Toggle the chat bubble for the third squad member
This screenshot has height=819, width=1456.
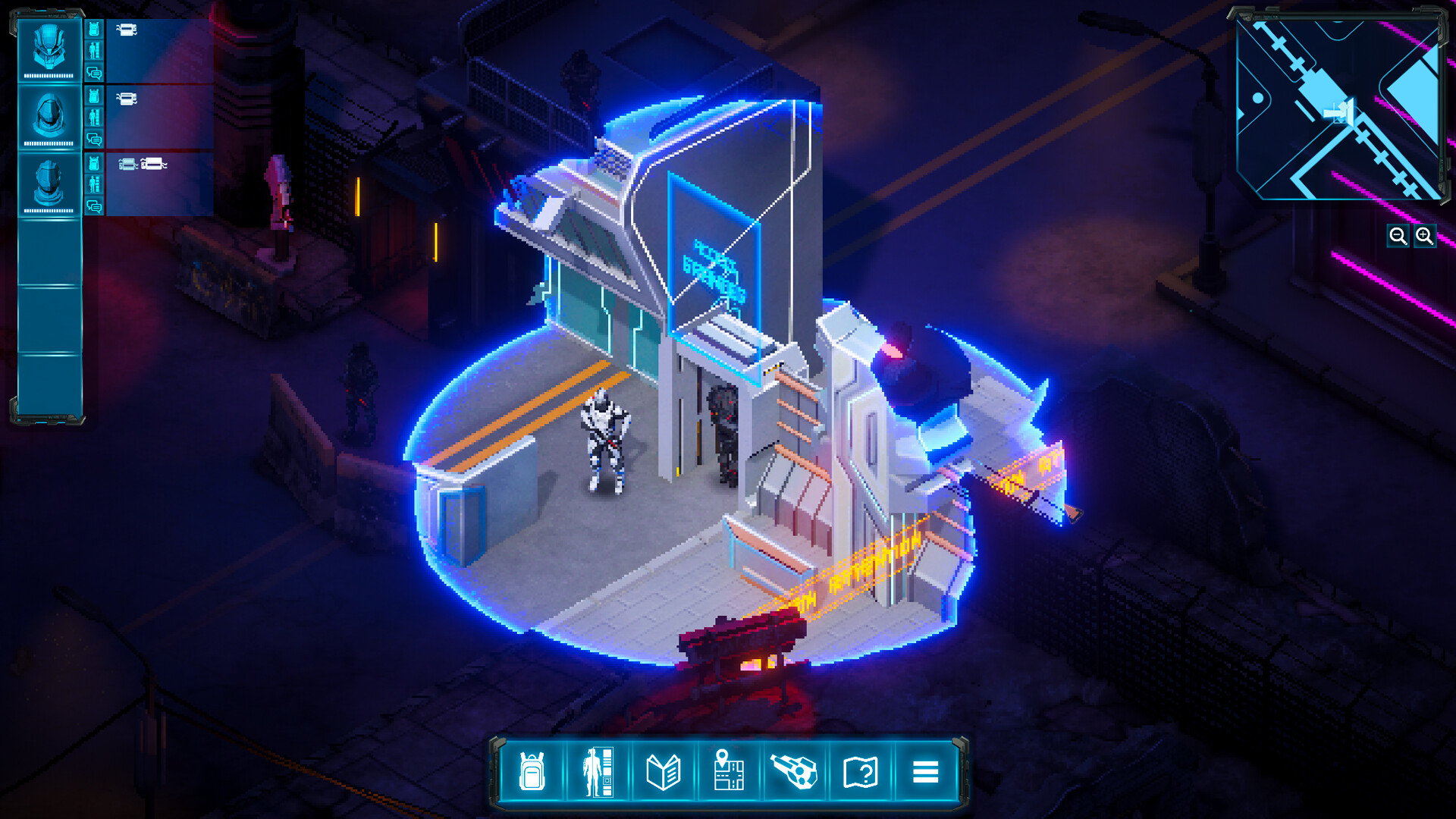tap(94, 205)
